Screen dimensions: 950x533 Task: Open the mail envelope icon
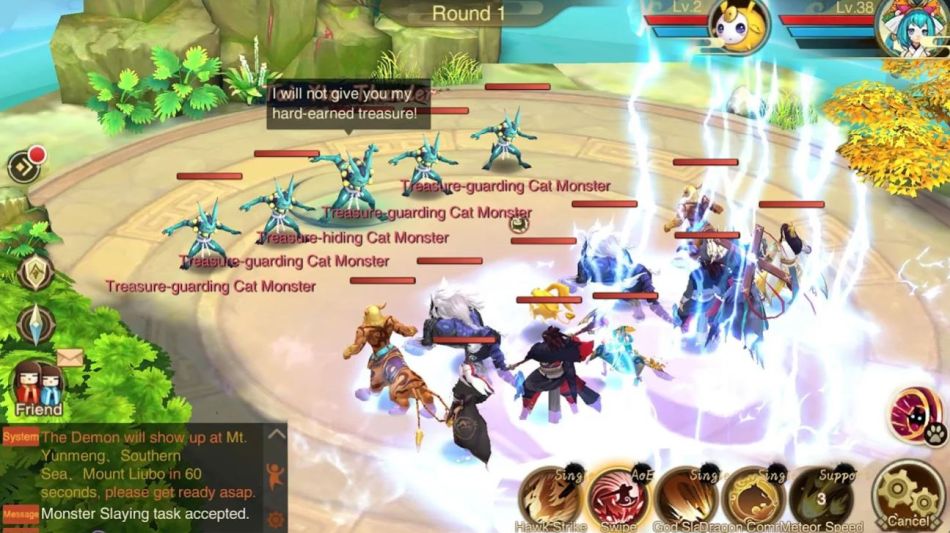[70, 357]
